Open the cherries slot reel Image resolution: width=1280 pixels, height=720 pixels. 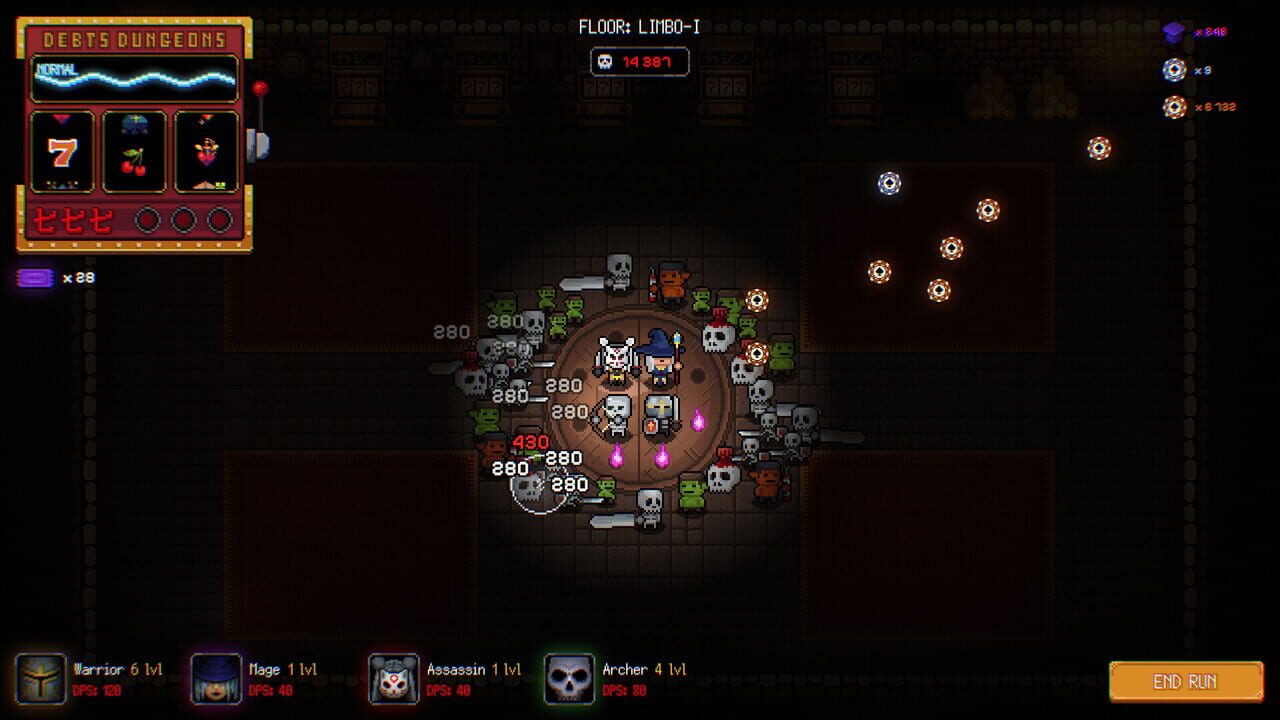tap(135, 152)
